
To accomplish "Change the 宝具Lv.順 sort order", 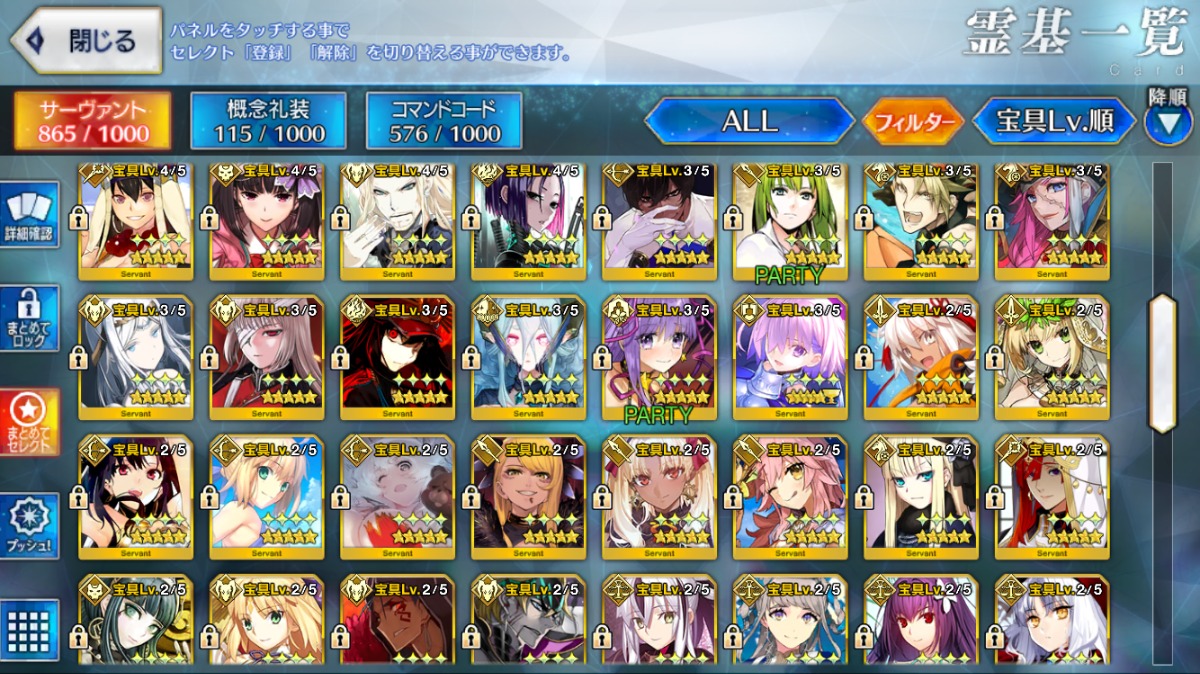I will (1054, 122).
